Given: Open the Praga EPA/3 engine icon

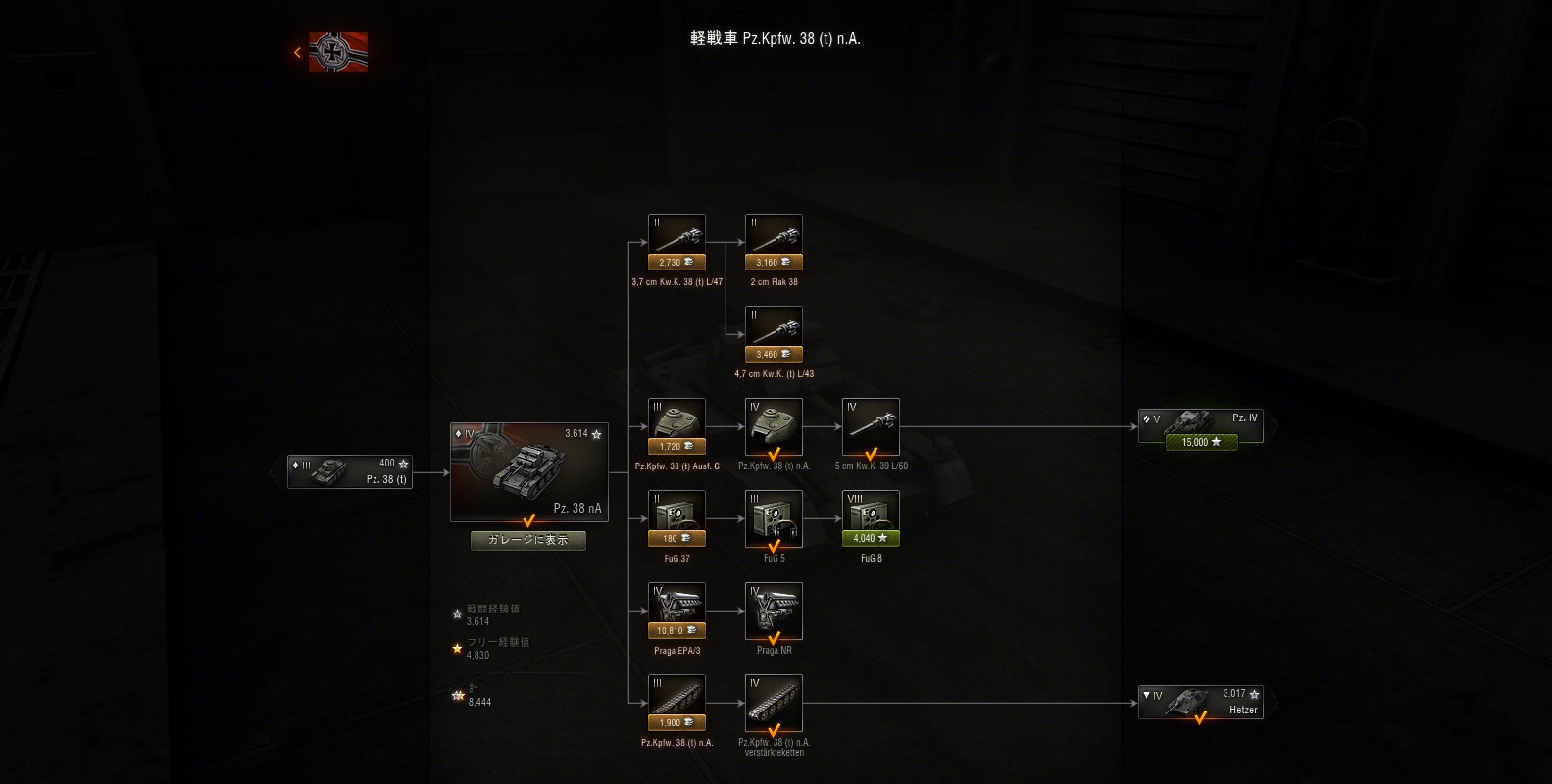Looking at the screenshot, I should point(676,603).
